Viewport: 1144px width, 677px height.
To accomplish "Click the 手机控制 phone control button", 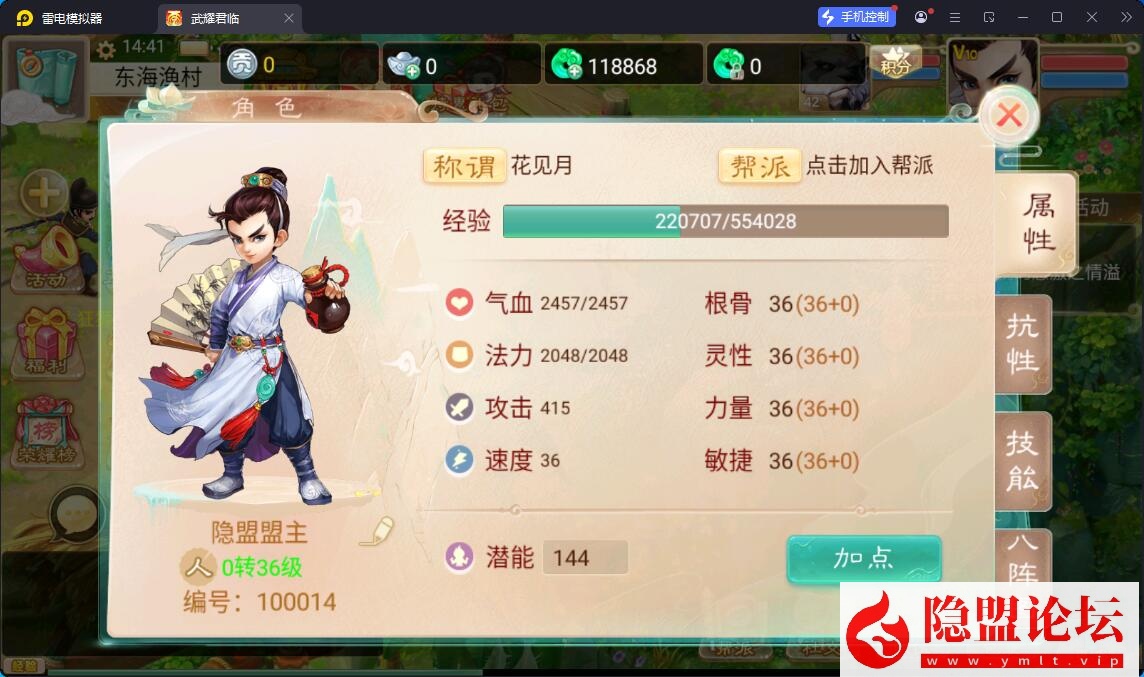I will point(855,17).
